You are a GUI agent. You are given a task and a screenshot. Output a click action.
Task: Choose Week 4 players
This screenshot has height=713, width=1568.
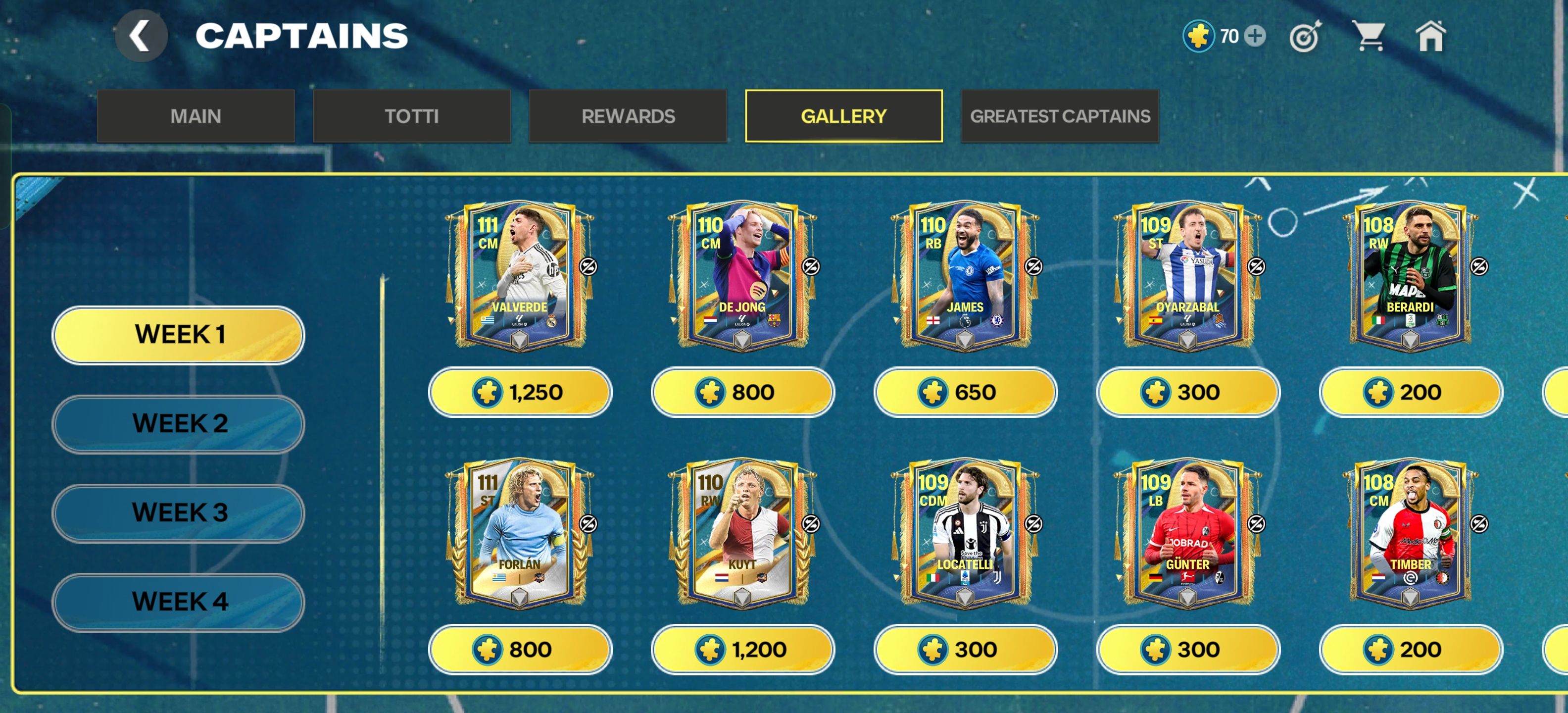click(178, 602)
